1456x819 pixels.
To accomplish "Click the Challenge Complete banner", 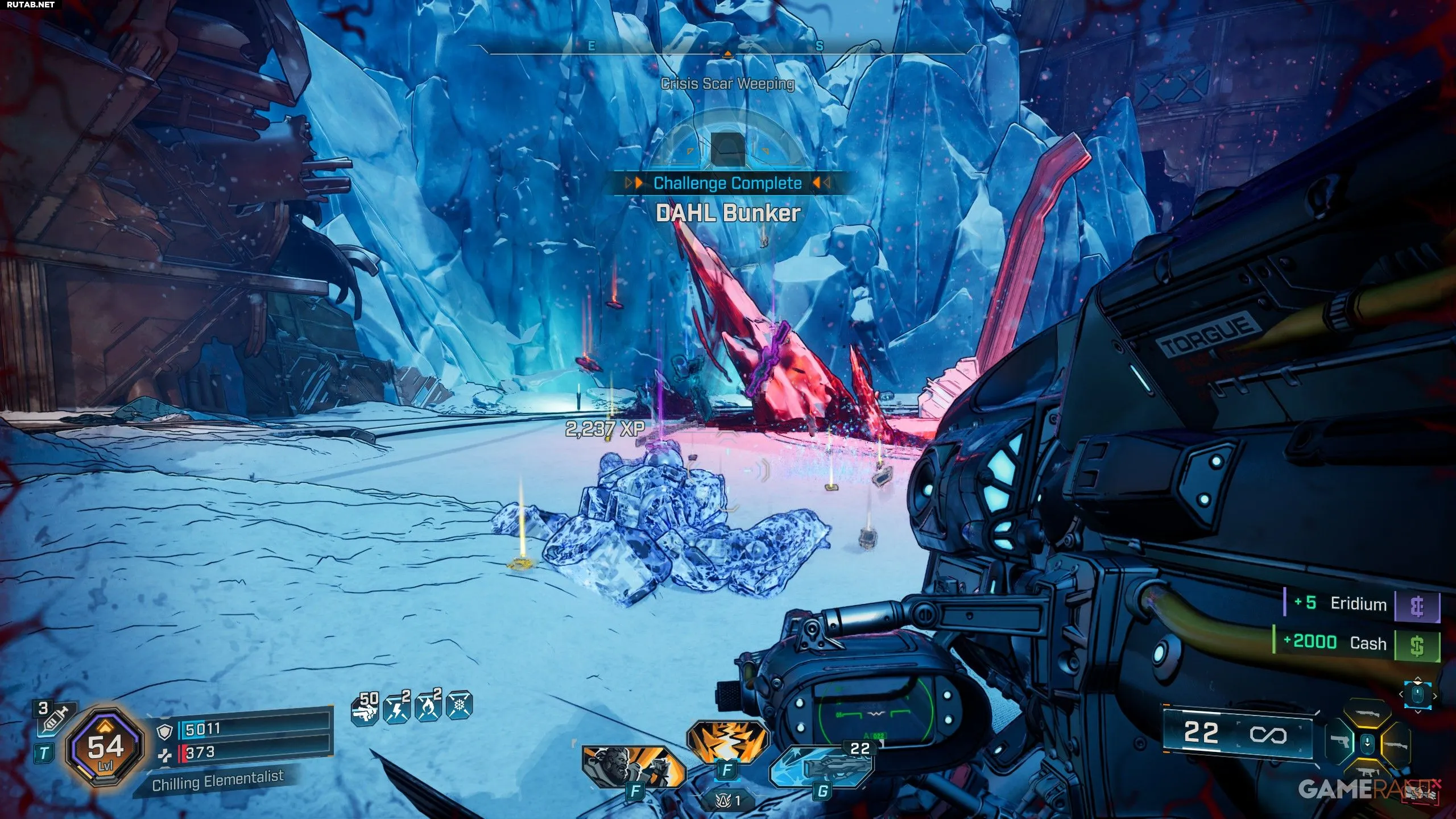I will coord(727,183).
